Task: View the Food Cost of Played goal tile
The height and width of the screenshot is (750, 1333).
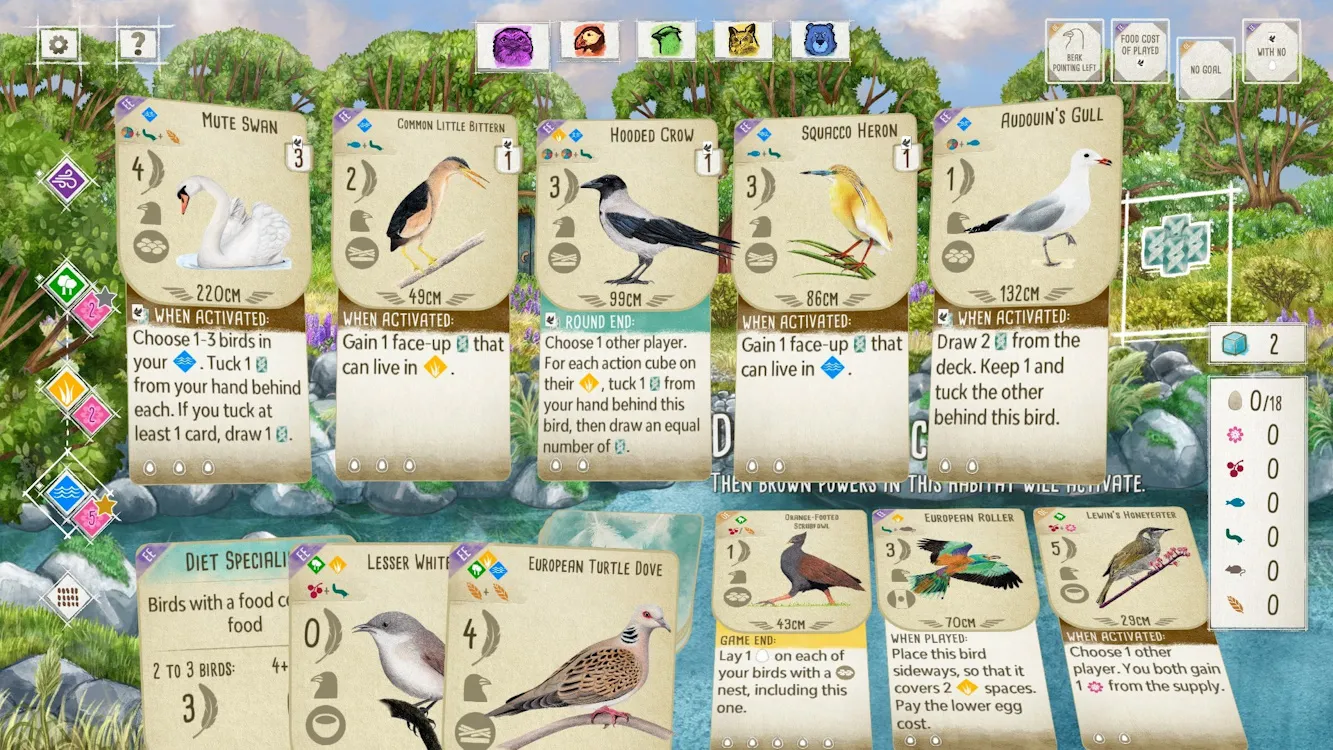Action: coord(1139,51)
